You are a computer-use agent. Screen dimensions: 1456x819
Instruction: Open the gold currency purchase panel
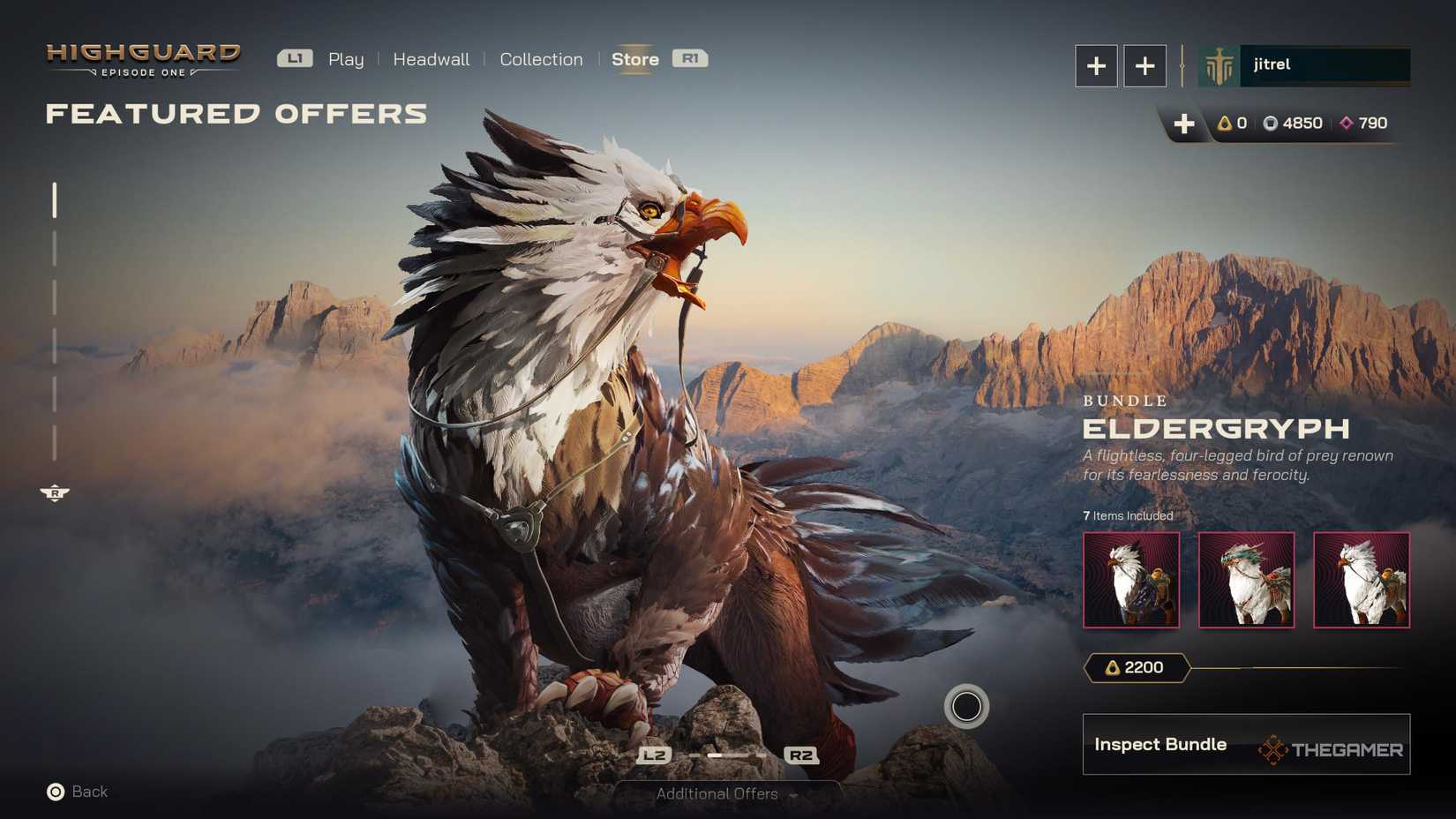[x=1183, y=124]
